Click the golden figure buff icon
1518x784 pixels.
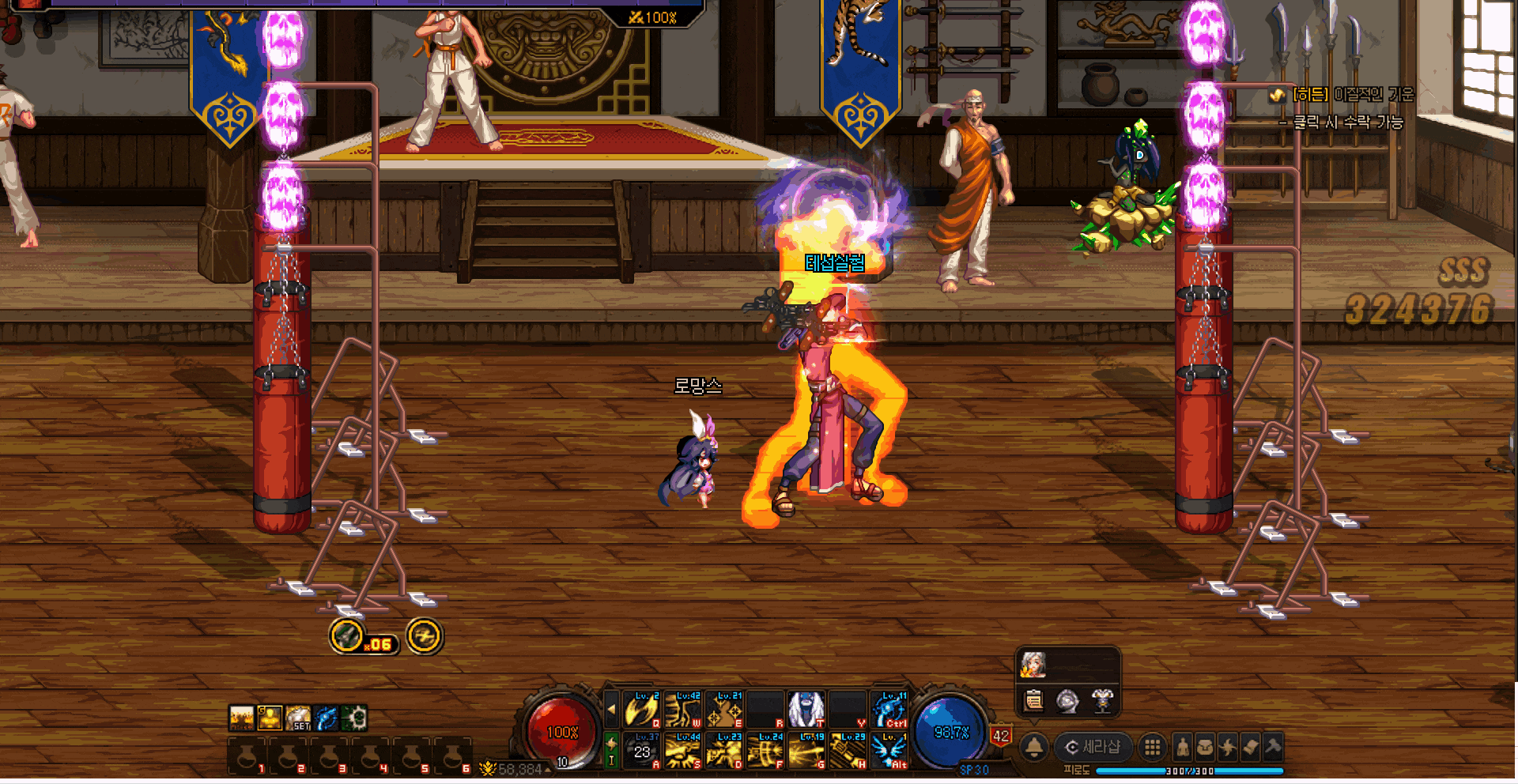(x=270, y=718)
